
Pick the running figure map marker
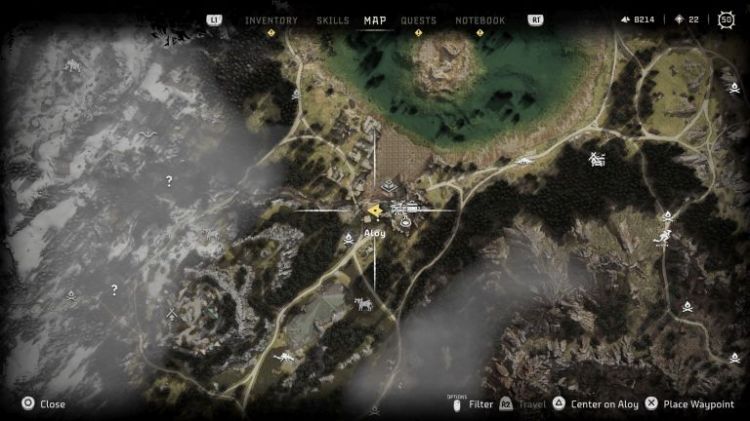(x=663, y=237)
